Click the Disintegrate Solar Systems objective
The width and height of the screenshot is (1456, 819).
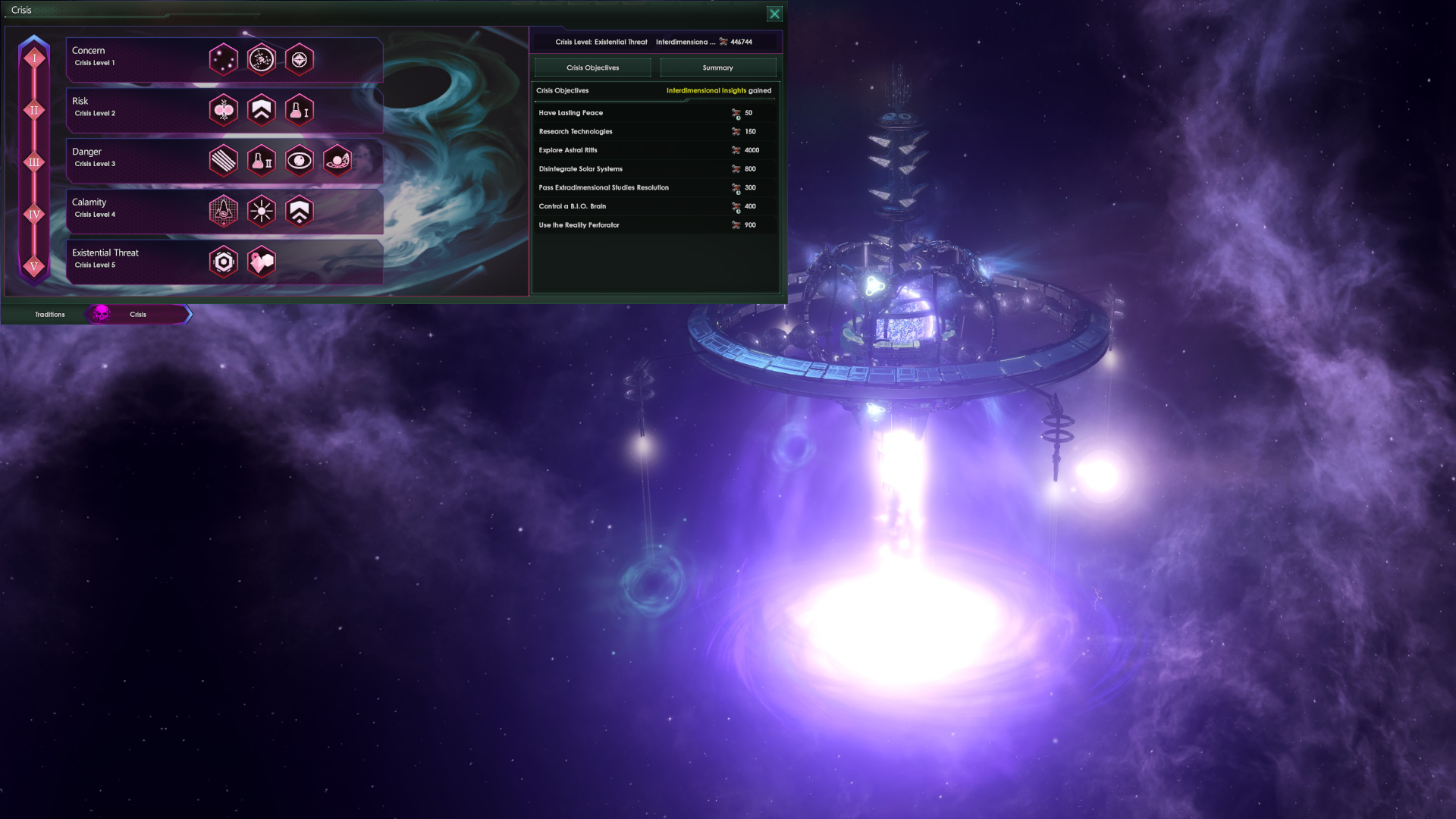[654, 169]
